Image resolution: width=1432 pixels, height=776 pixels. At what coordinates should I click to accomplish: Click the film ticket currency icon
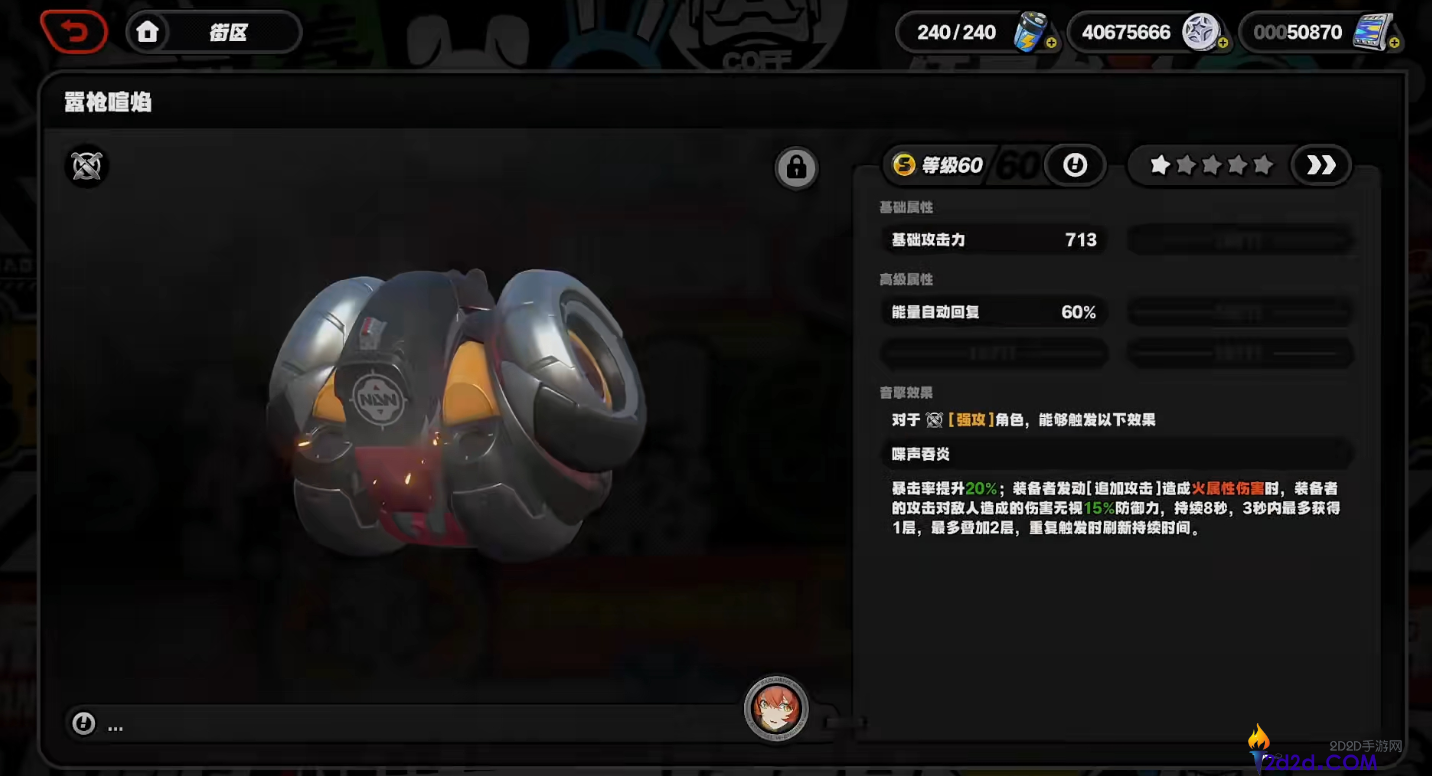click(x=1371, y=31)
